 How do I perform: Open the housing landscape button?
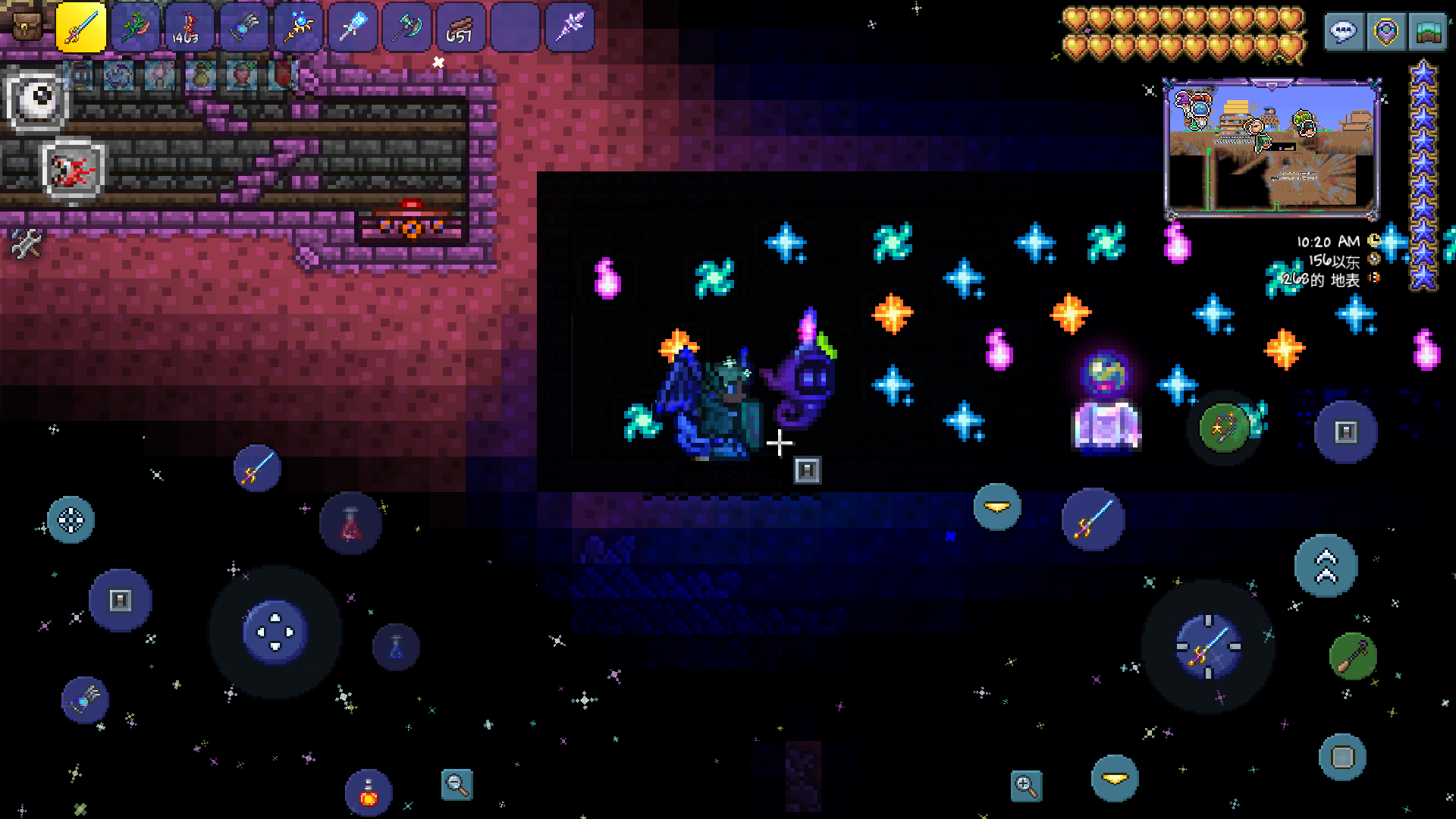1427,32
